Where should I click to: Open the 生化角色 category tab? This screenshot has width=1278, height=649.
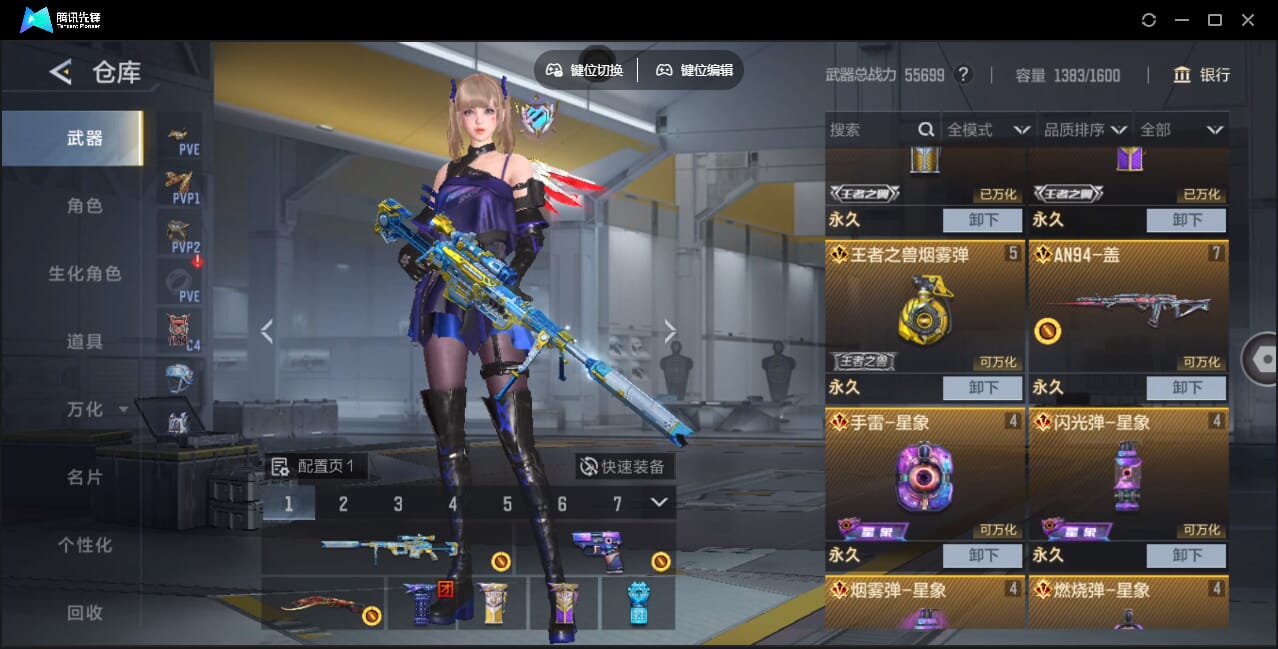click(x=85, y=274)
